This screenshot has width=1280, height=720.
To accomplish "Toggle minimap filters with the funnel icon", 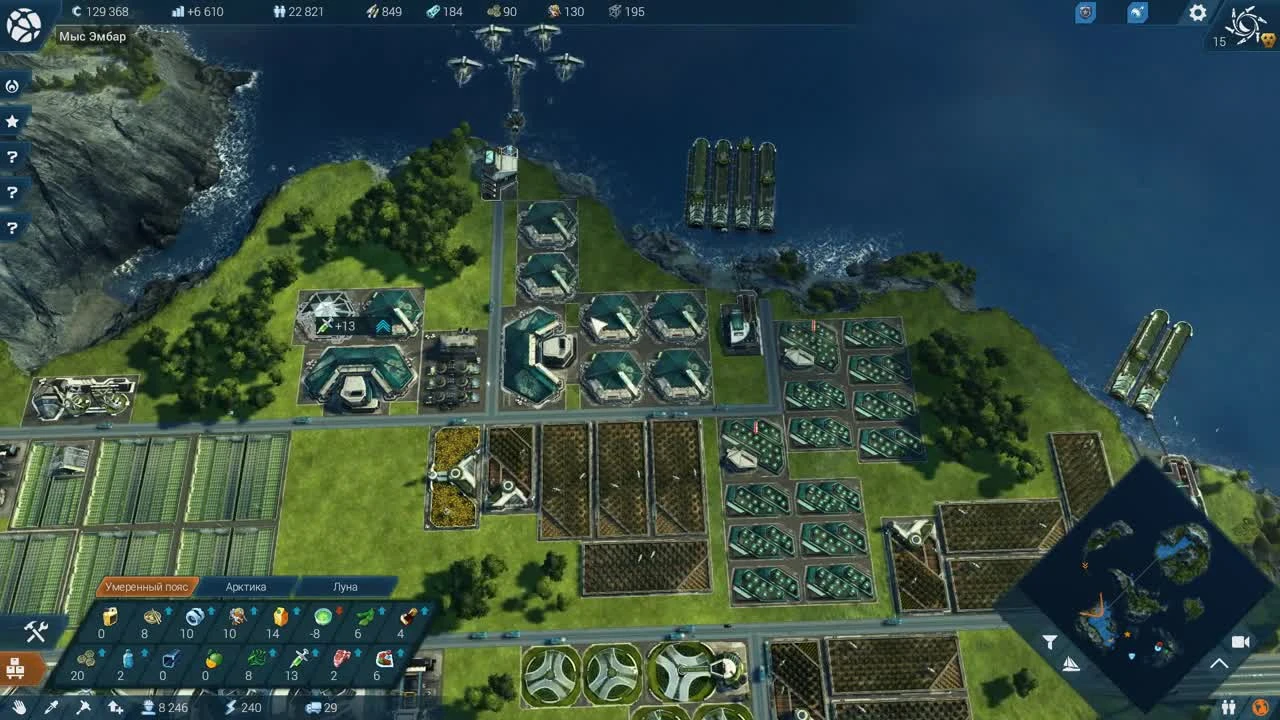I will pos(1050,641).
